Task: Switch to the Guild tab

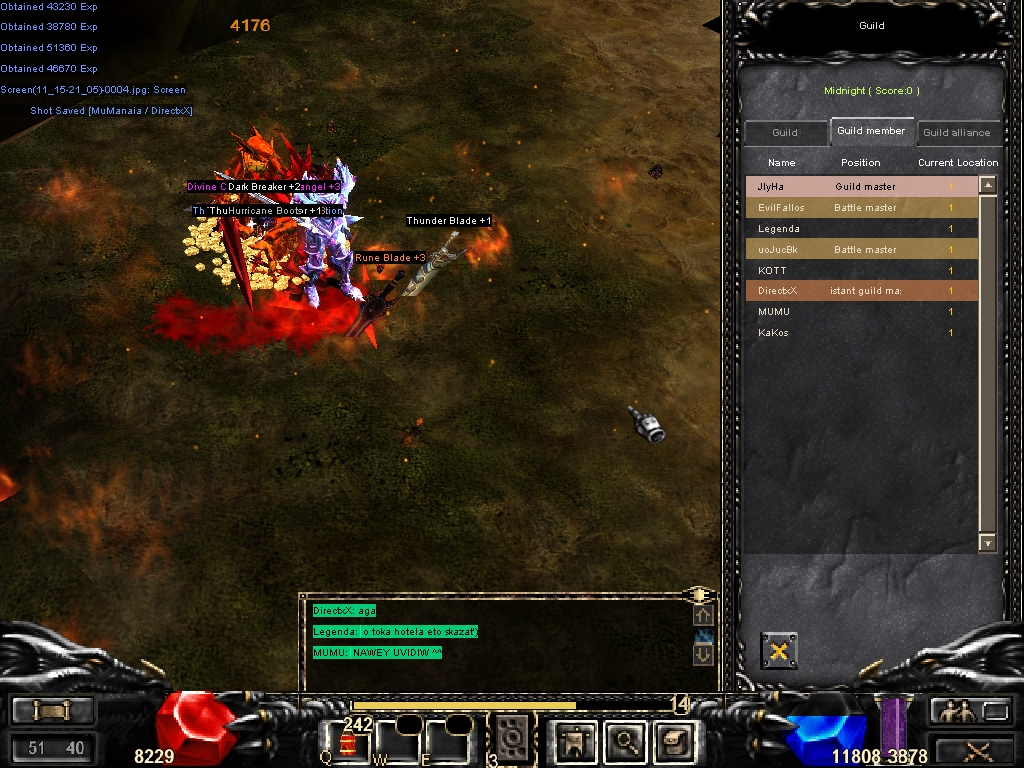Action: 785,133
